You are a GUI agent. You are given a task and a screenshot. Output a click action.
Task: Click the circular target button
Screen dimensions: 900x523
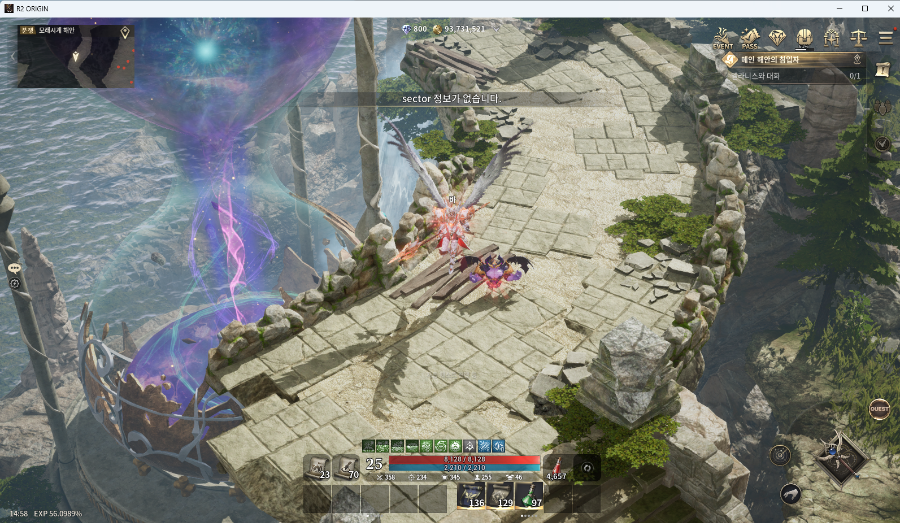780,455
